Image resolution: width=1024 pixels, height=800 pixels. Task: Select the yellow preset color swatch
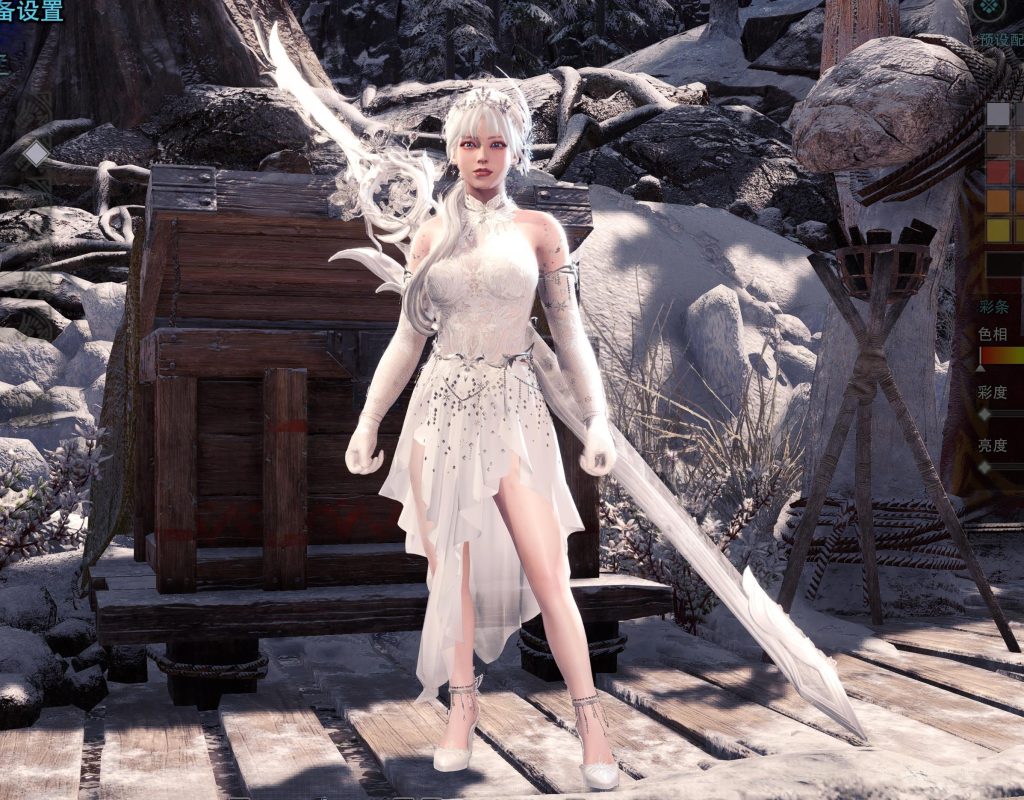point(998,230)
